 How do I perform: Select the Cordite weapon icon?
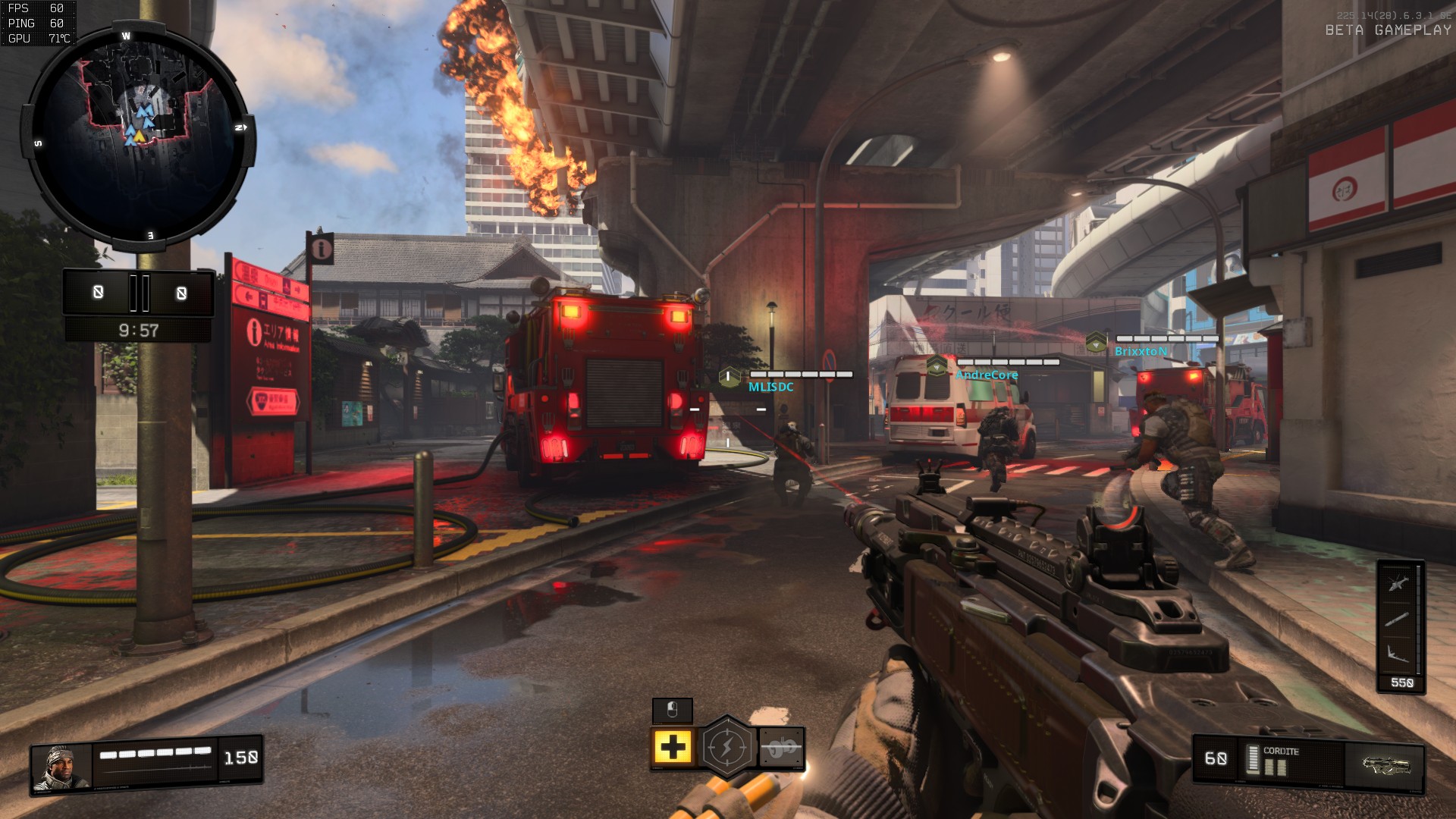point(1385,764)
